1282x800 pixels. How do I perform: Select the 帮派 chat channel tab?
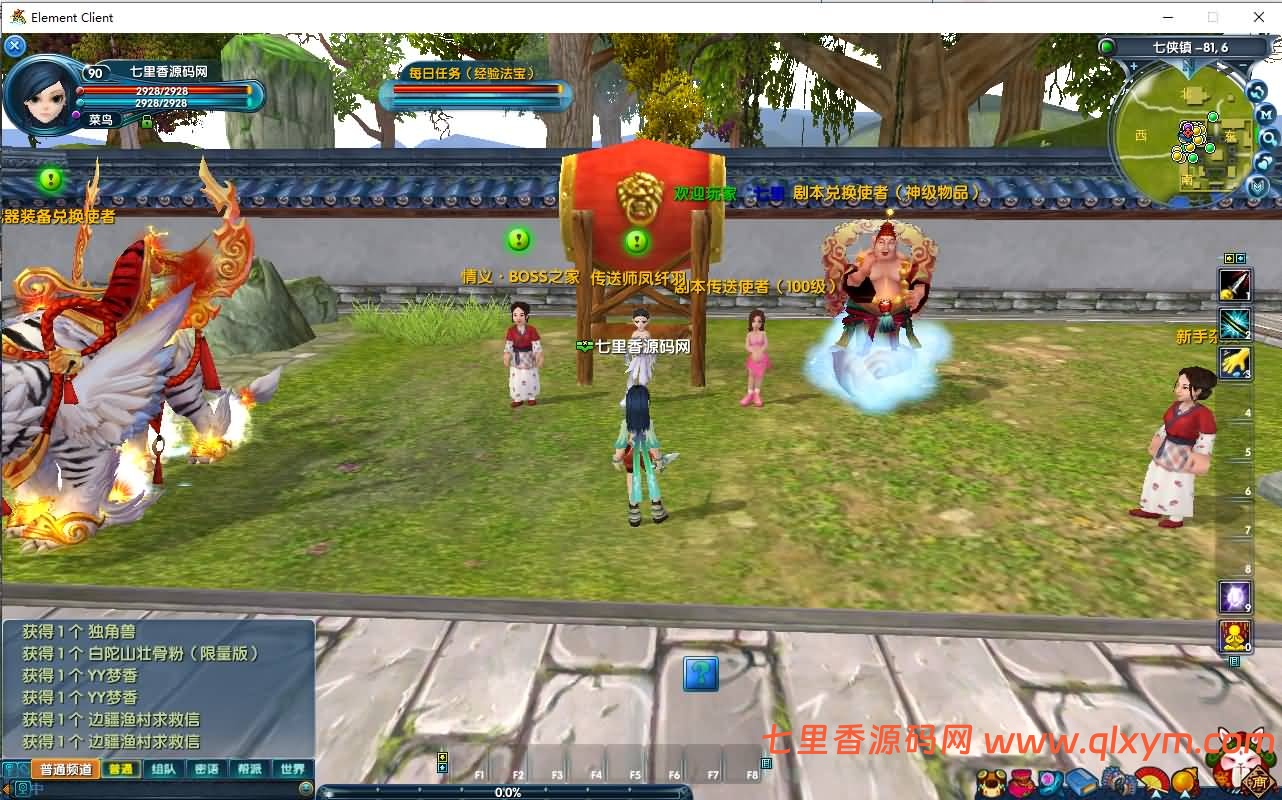click(249, 769)
